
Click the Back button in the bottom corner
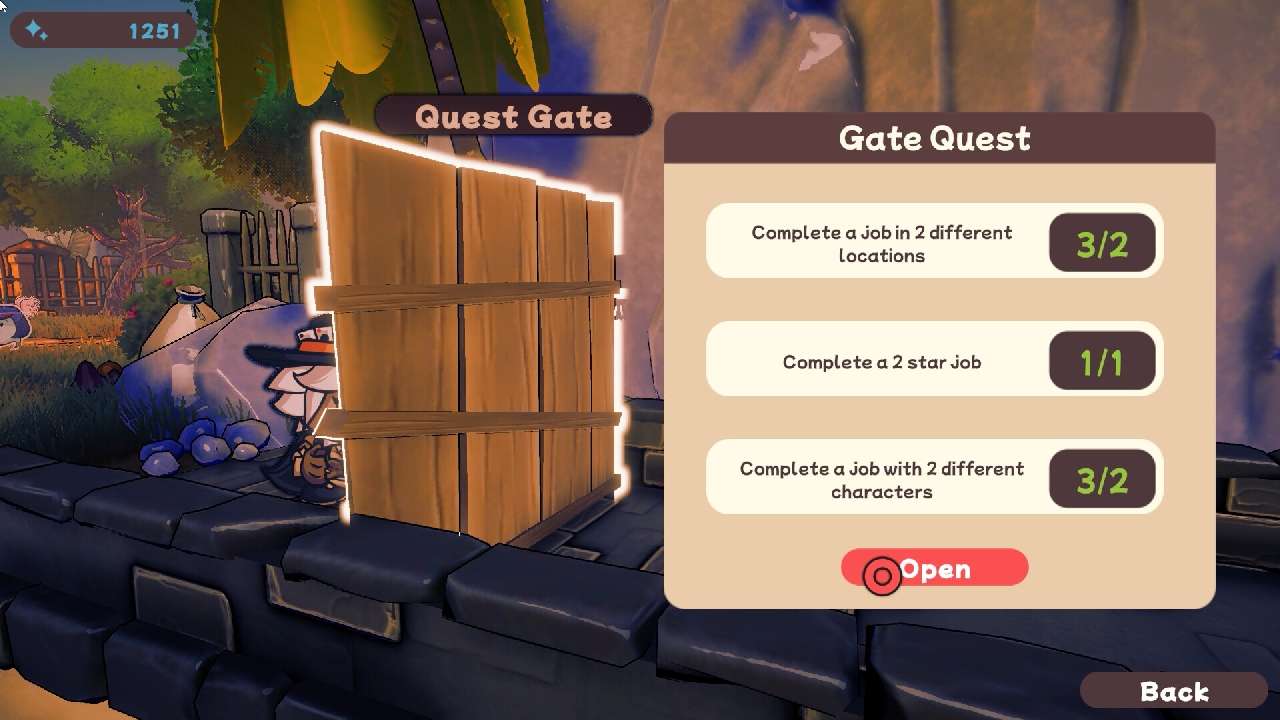point(1174,690)
